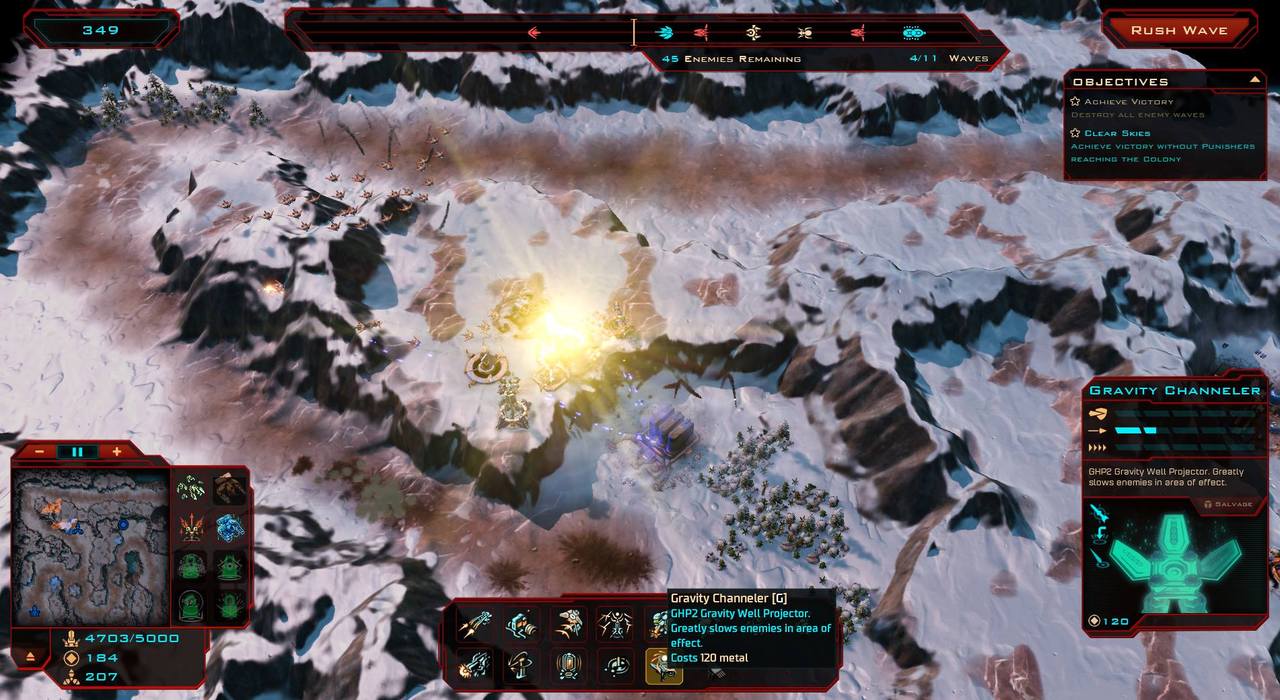Decrease game speed with the minus button
This screenshot has height=700, width=1280.
[x=39, y=452]
